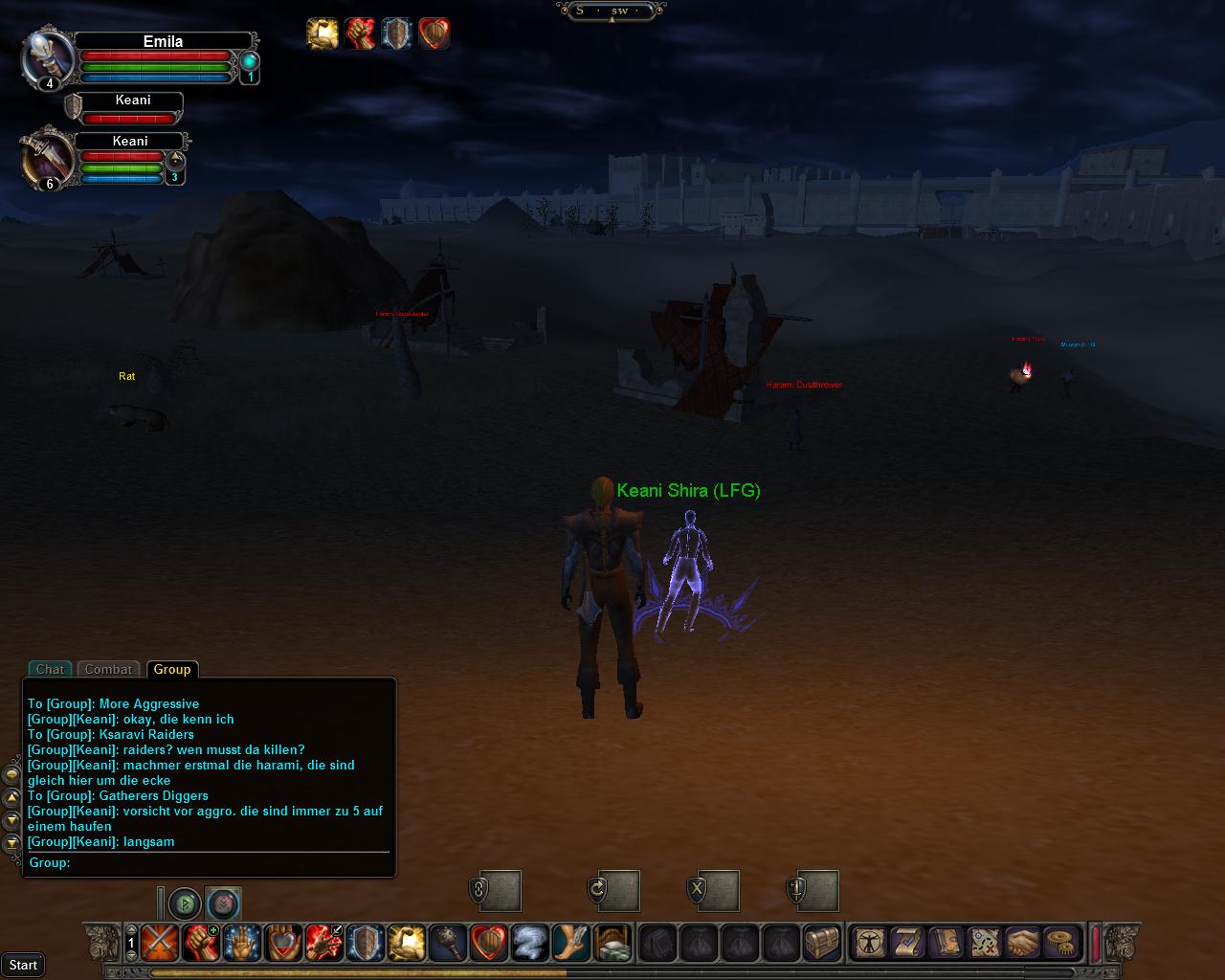Image resolution: width=1225 pixels, height=980 pixels.
Task: Cast the whirlwind tornado ability
Action: point(529,943)
